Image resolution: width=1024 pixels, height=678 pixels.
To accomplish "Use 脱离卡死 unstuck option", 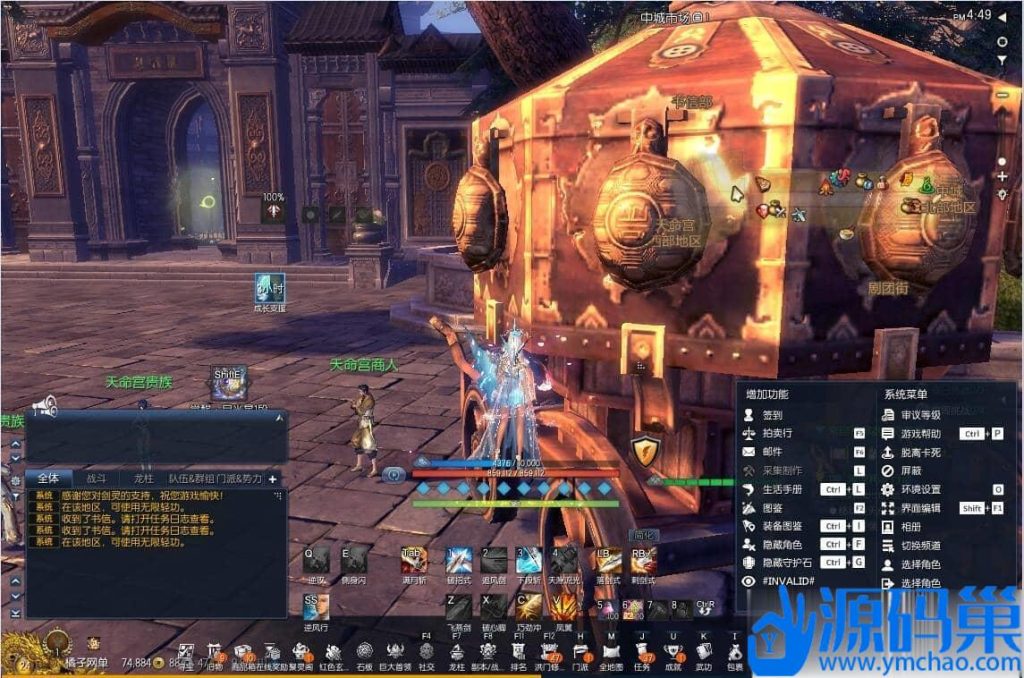I will pos(920,452).
